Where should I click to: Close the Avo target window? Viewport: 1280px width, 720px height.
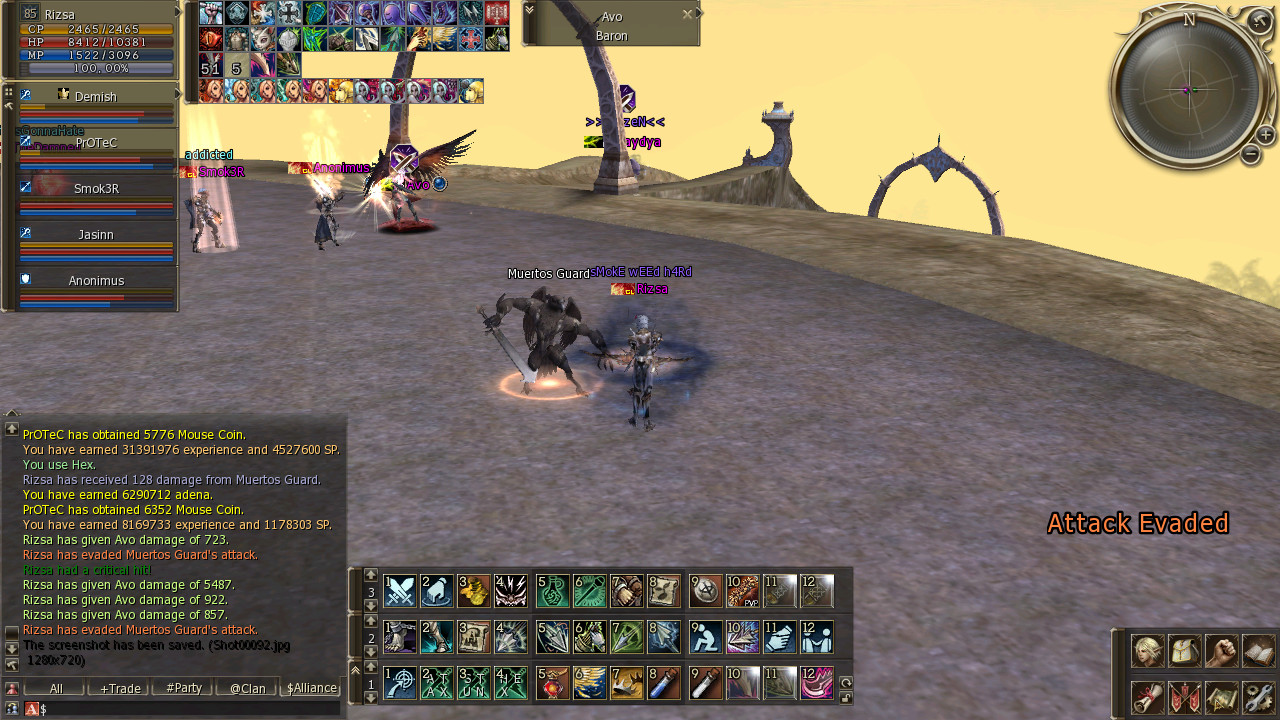coord(687,15)
